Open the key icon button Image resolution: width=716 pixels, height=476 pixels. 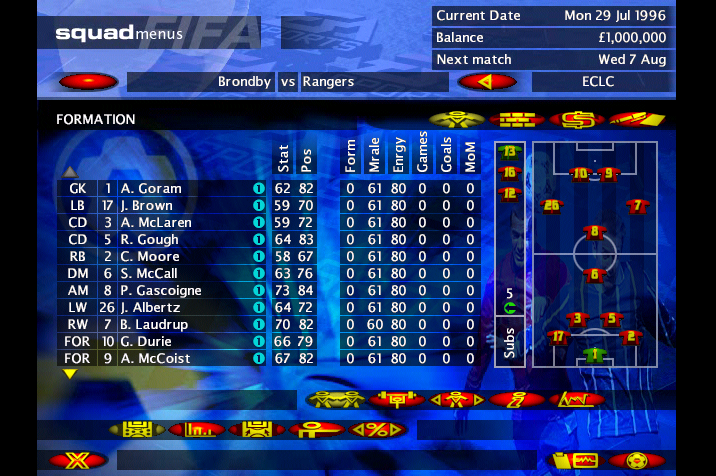(318, 429)
